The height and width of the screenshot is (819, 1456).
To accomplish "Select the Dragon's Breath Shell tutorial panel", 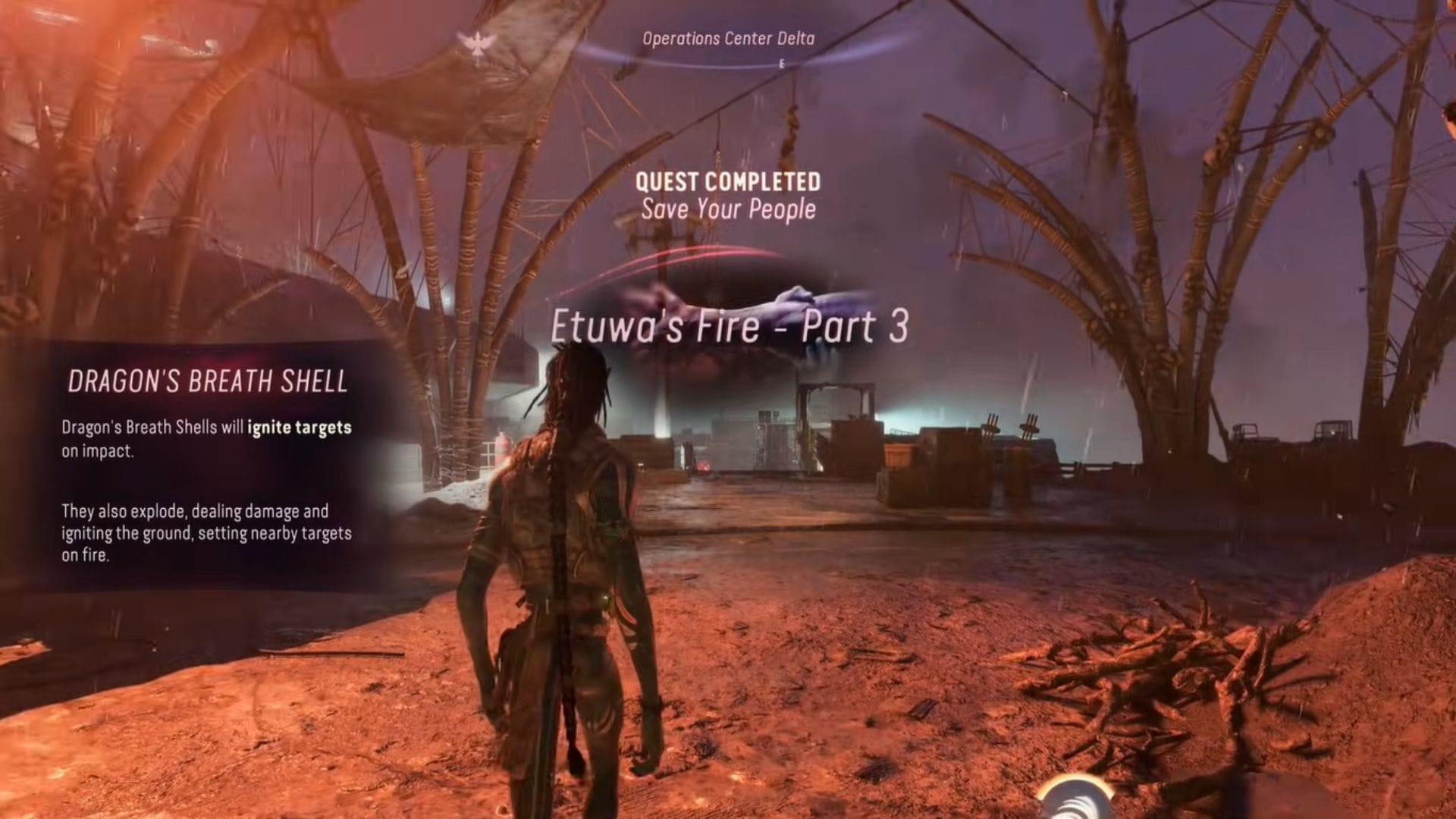I will click(x=206, y=464).
